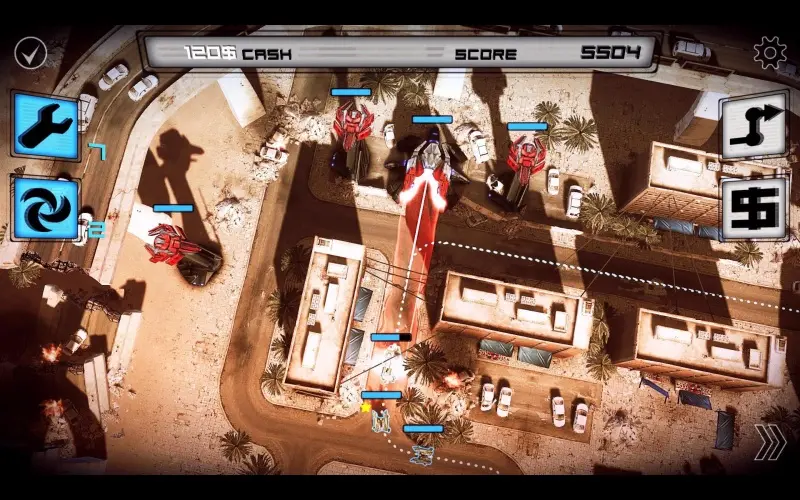The image size is (800, 500).
Task: Use the swirl vortex ability
Action: [45, 207]
